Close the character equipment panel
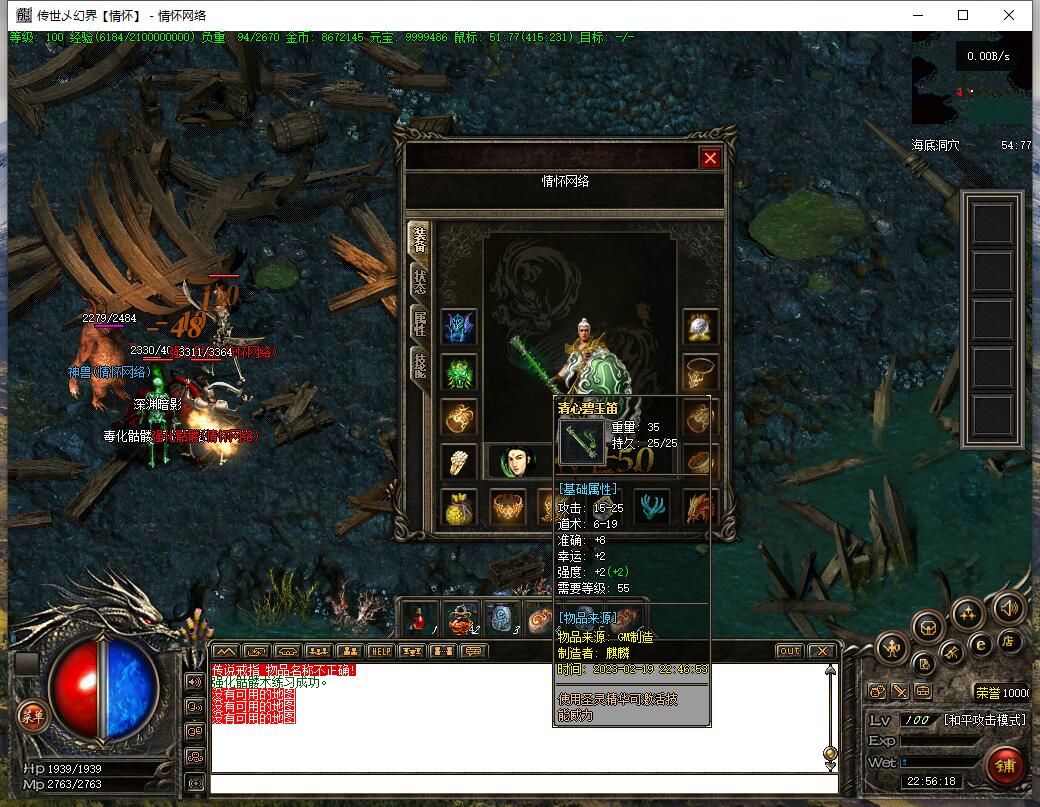This screenshot has height=807, width=1040. point(710,158)
